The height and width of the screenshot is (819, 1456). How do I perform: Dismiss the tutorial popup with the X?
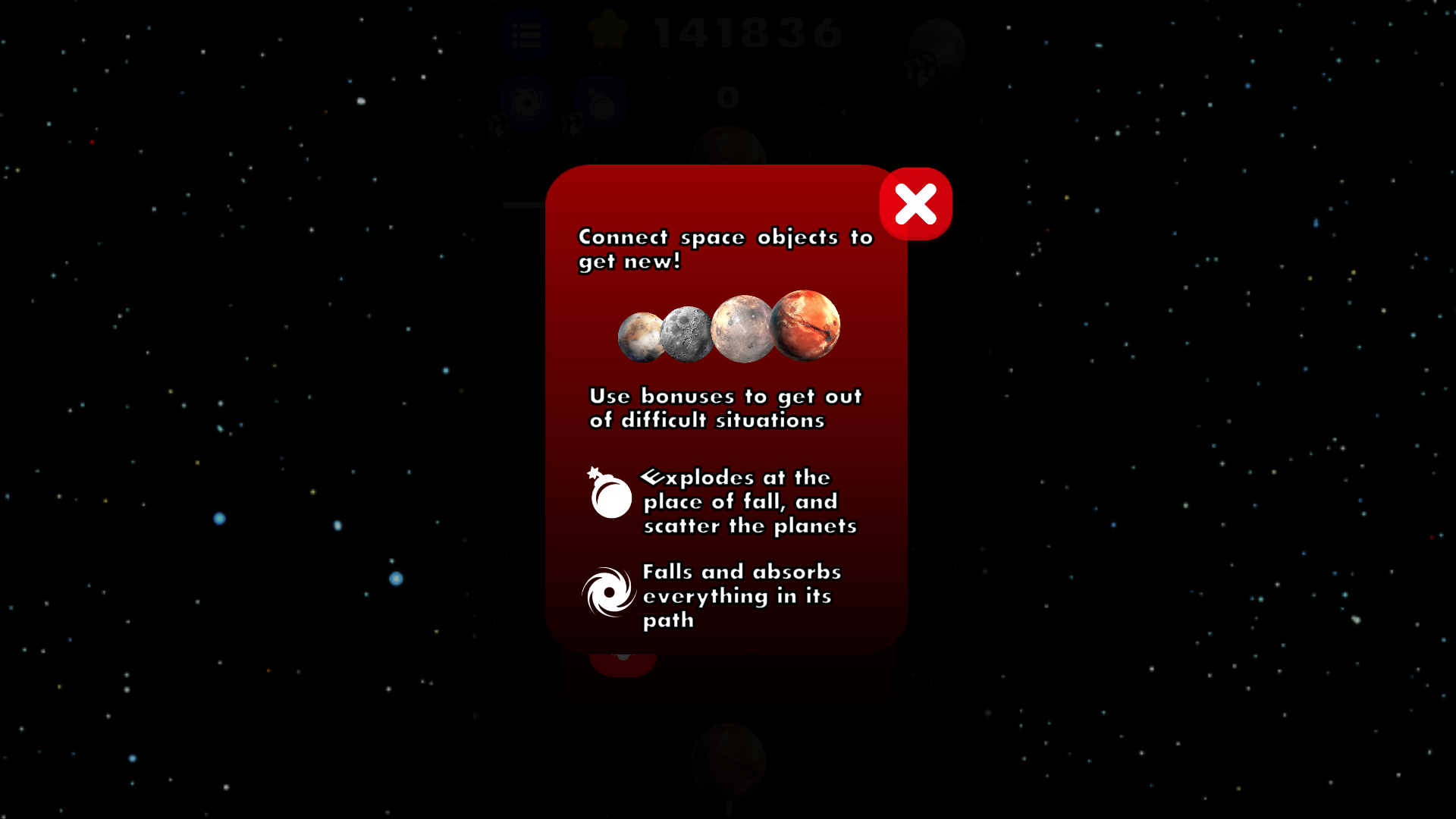pos(915,203)
